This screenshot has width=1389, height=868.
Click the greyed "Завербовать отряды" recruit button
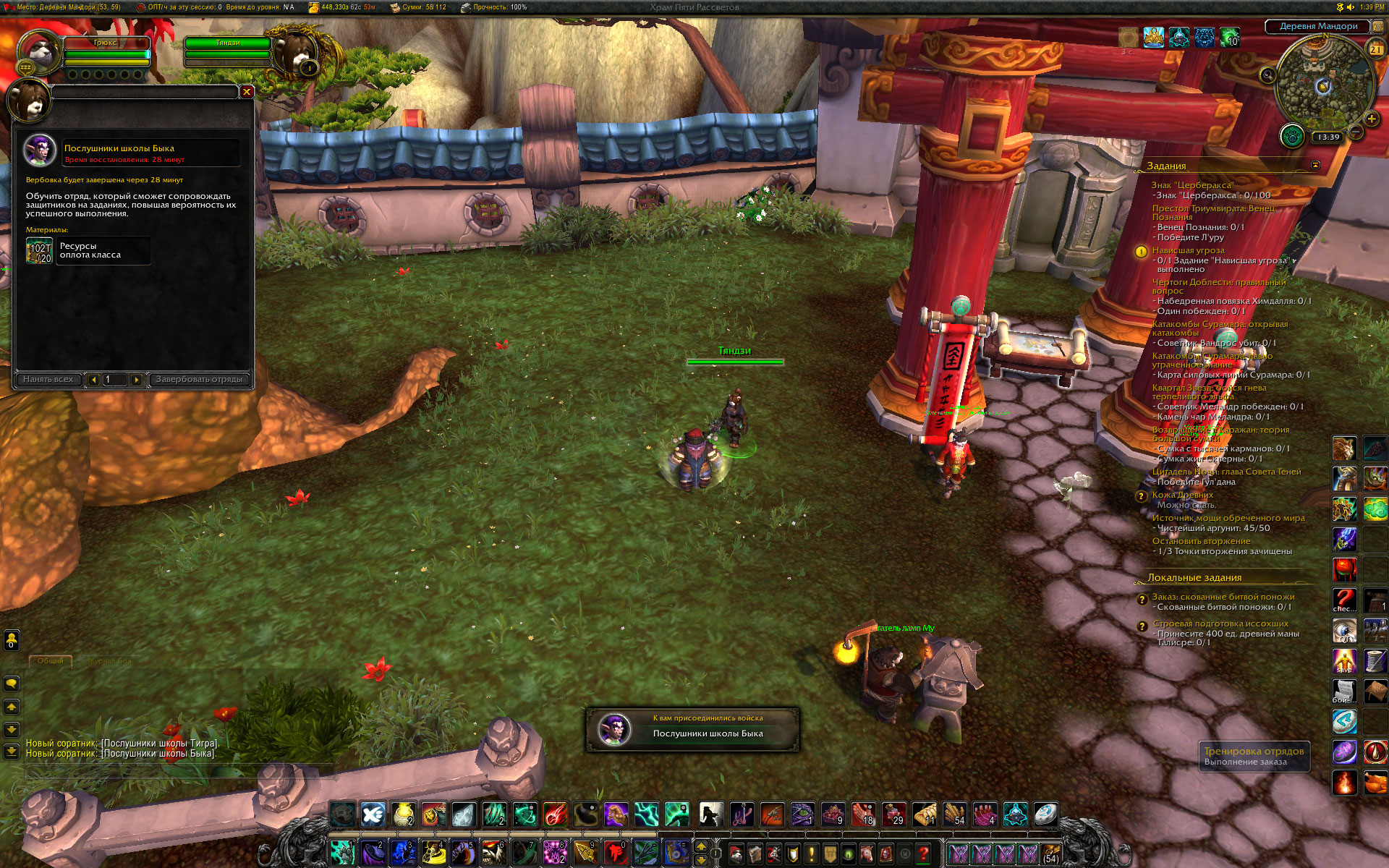pos(199,379)
